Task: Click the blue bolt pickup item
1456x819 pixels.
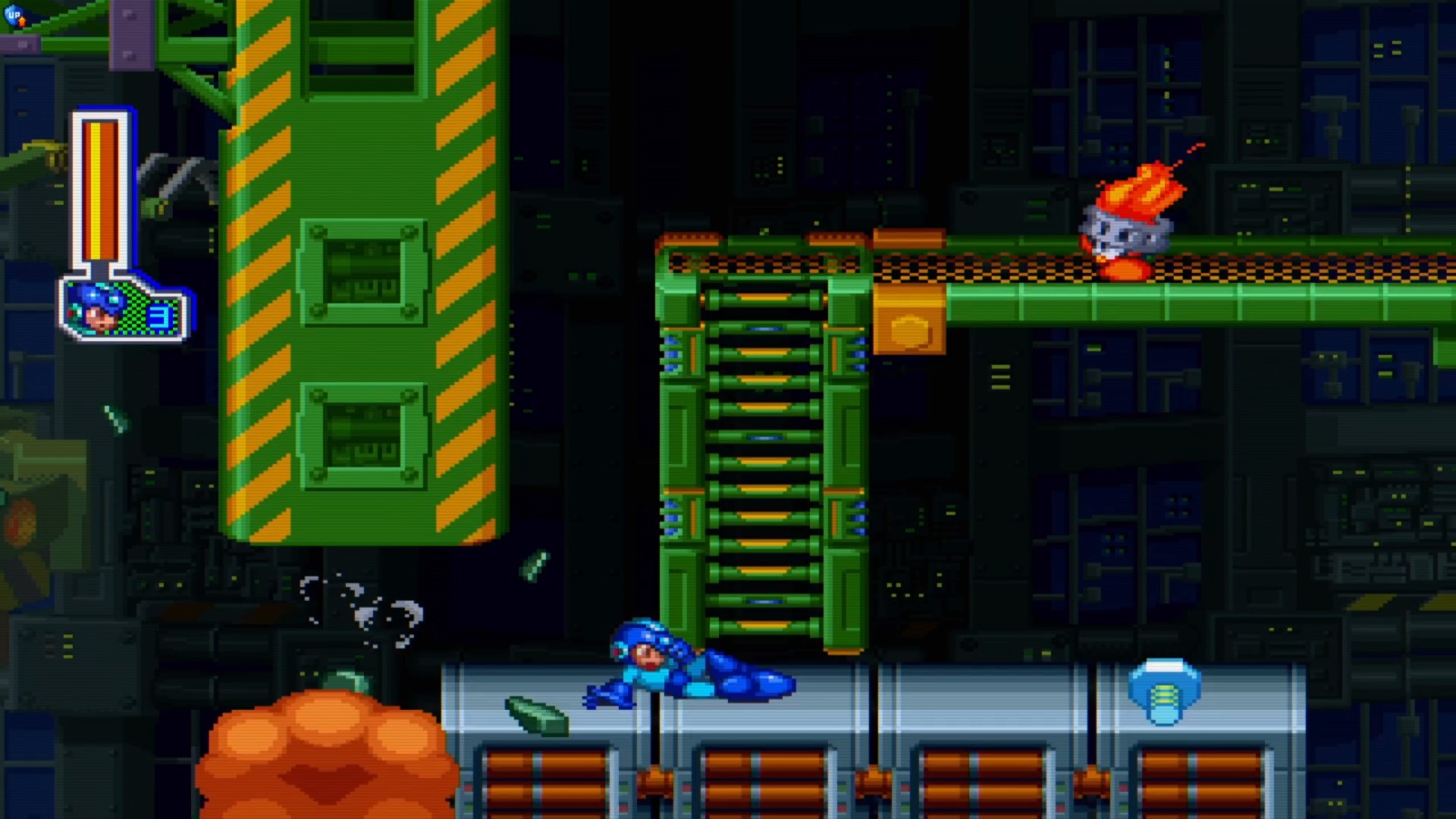Action: tap(1168, 693)
